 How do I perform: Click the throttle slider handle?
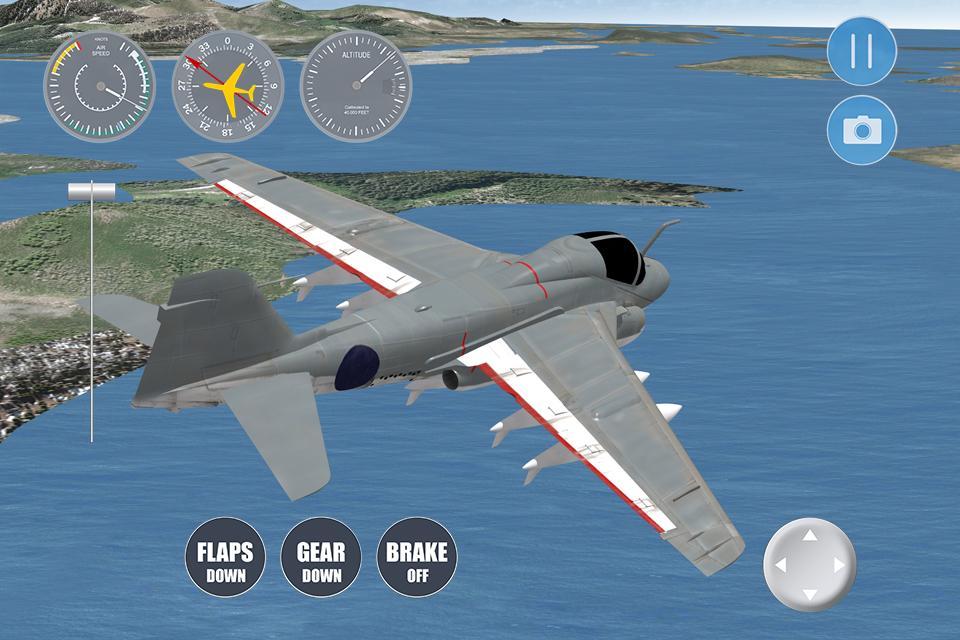92,190
